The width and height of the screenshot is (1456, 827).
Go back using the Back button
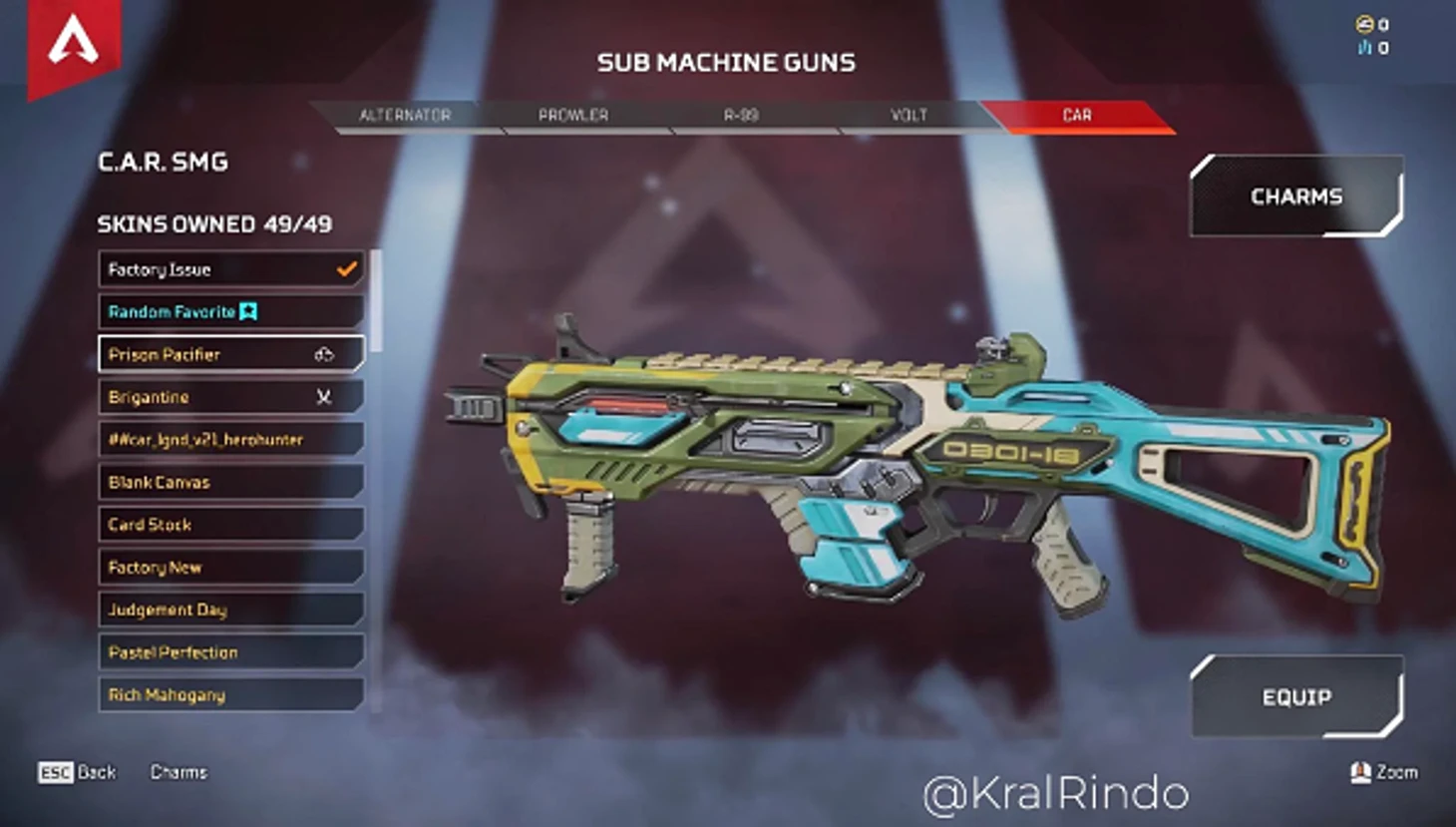point(78,772)
